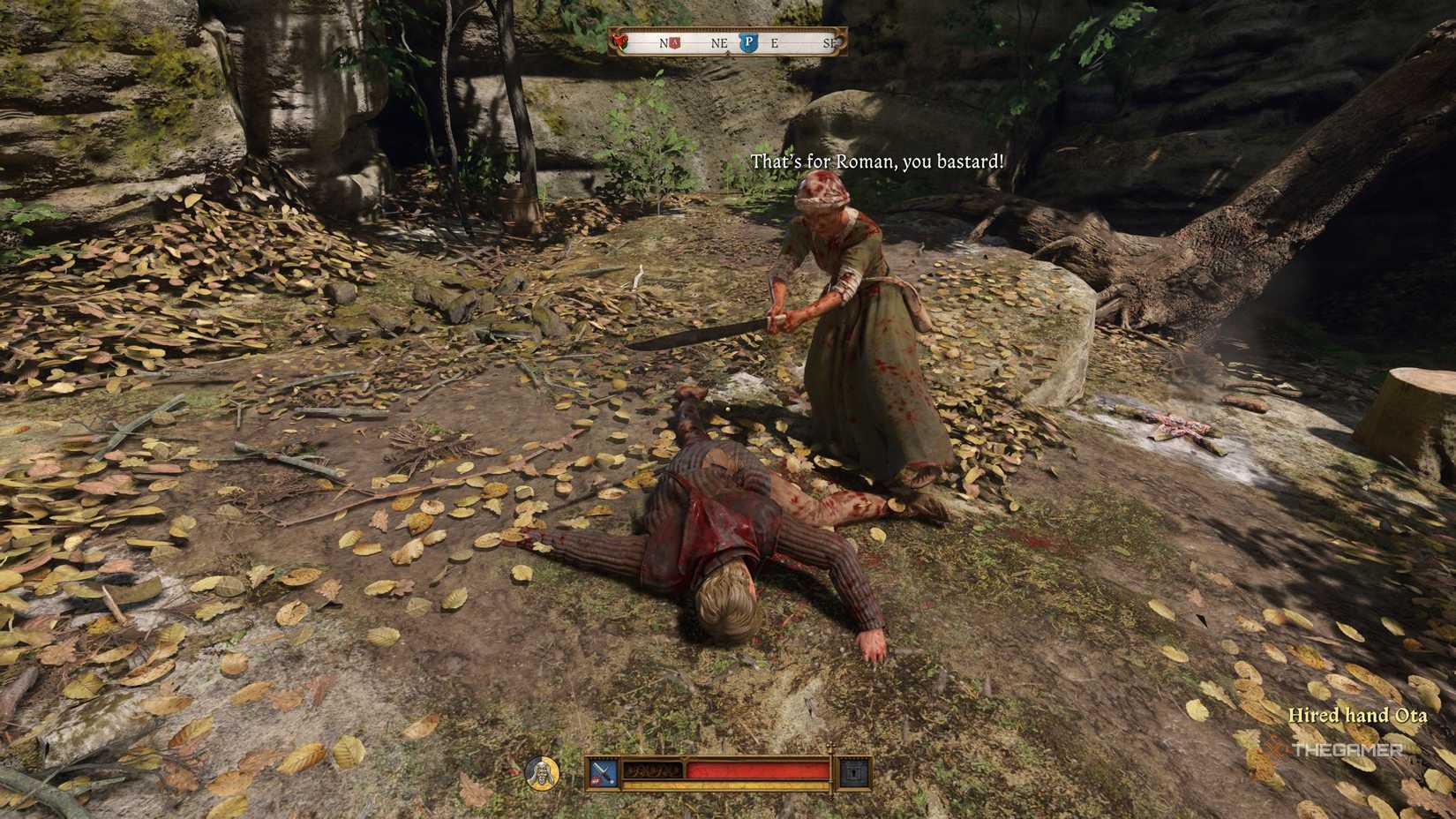The width and height of the screenshot is (1456, 819).
Task: Click the pointer arrow beneath the compass bar
Action: pyautogui.click(x=728, y=52)
